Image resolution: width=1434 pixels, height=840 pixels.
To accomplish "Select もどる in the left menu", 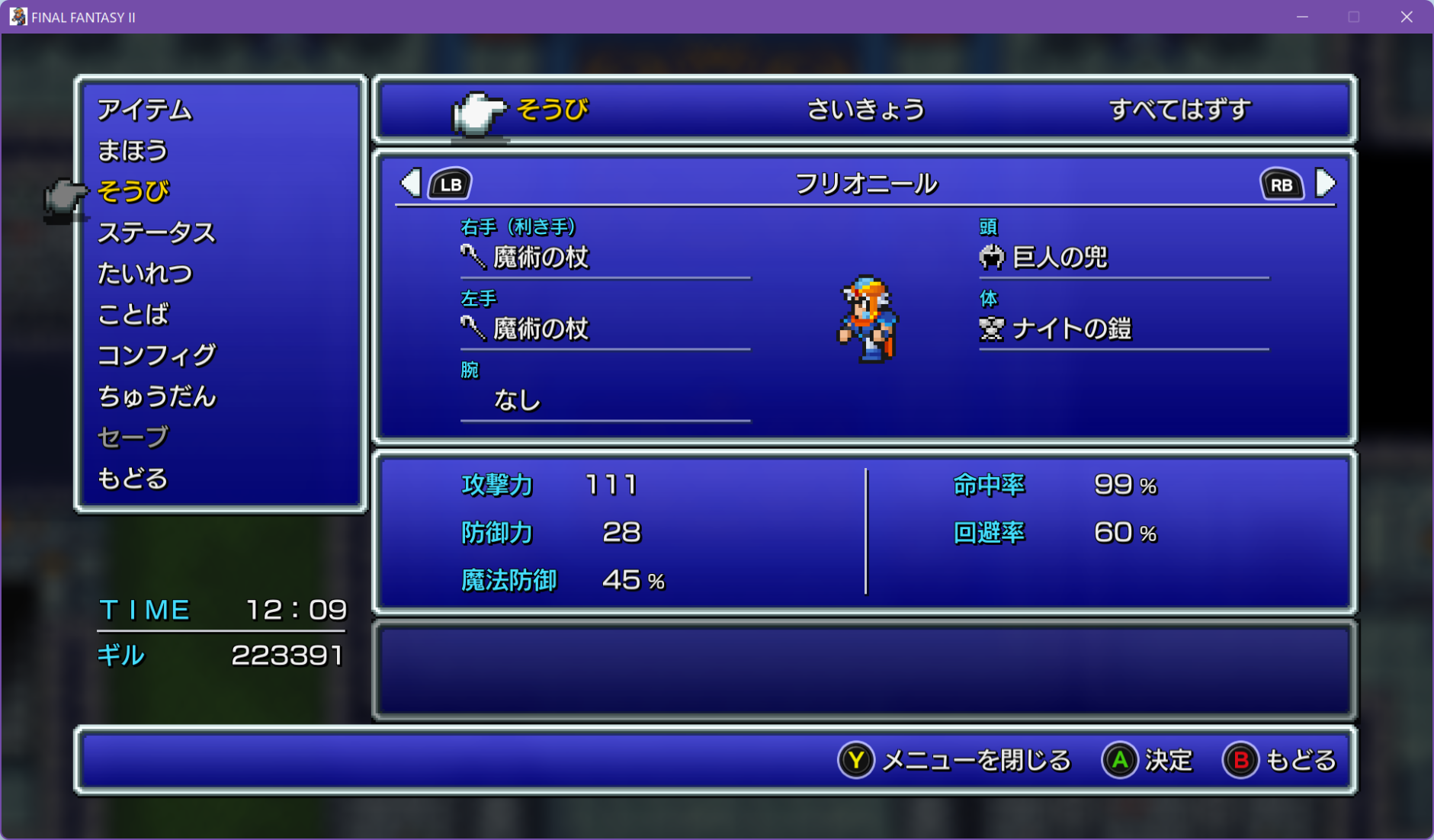I will coord(133,479).
